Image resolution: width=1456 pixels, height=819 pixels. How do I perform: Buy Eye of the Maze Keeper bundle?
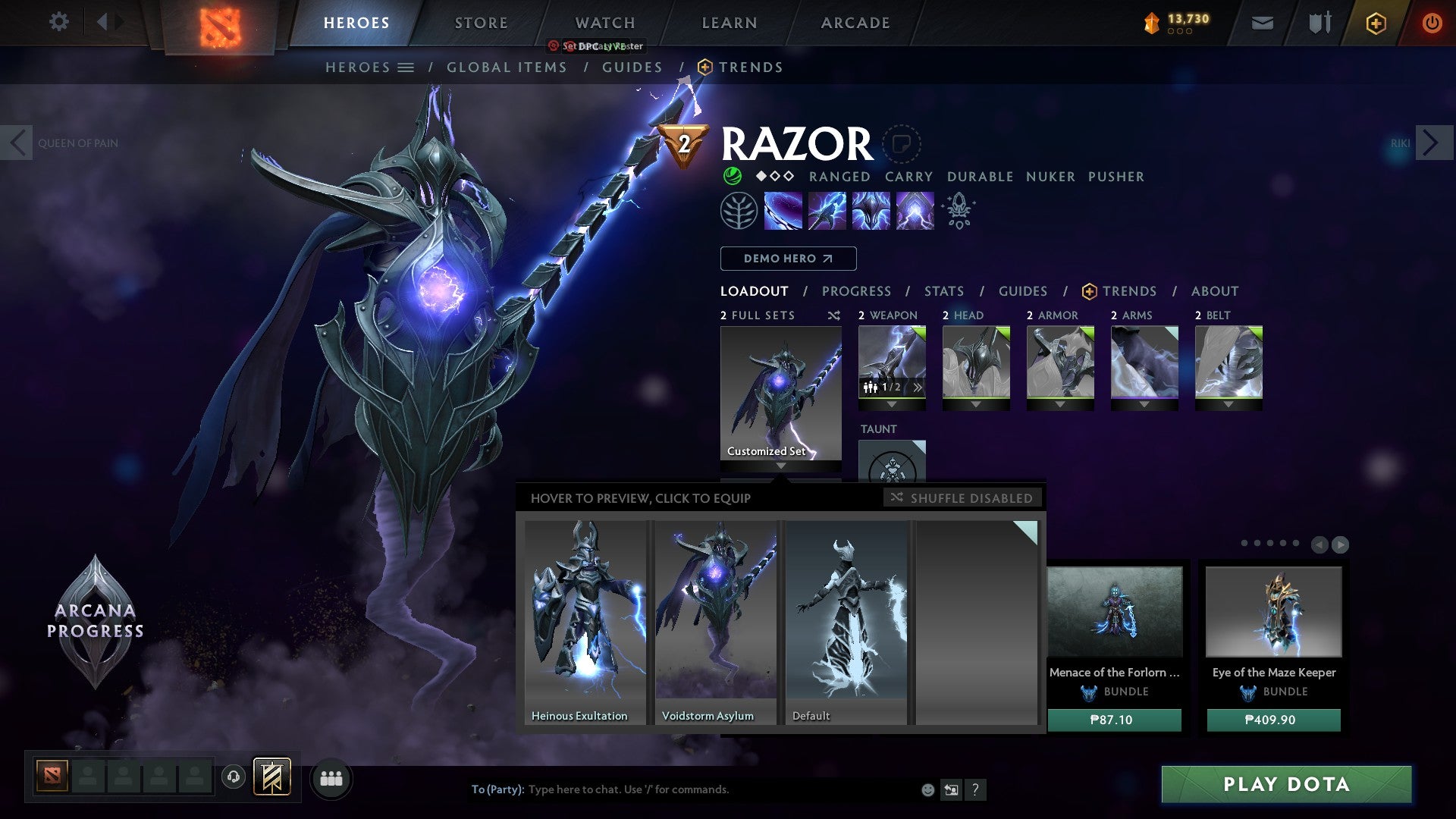pos(1273,720)
